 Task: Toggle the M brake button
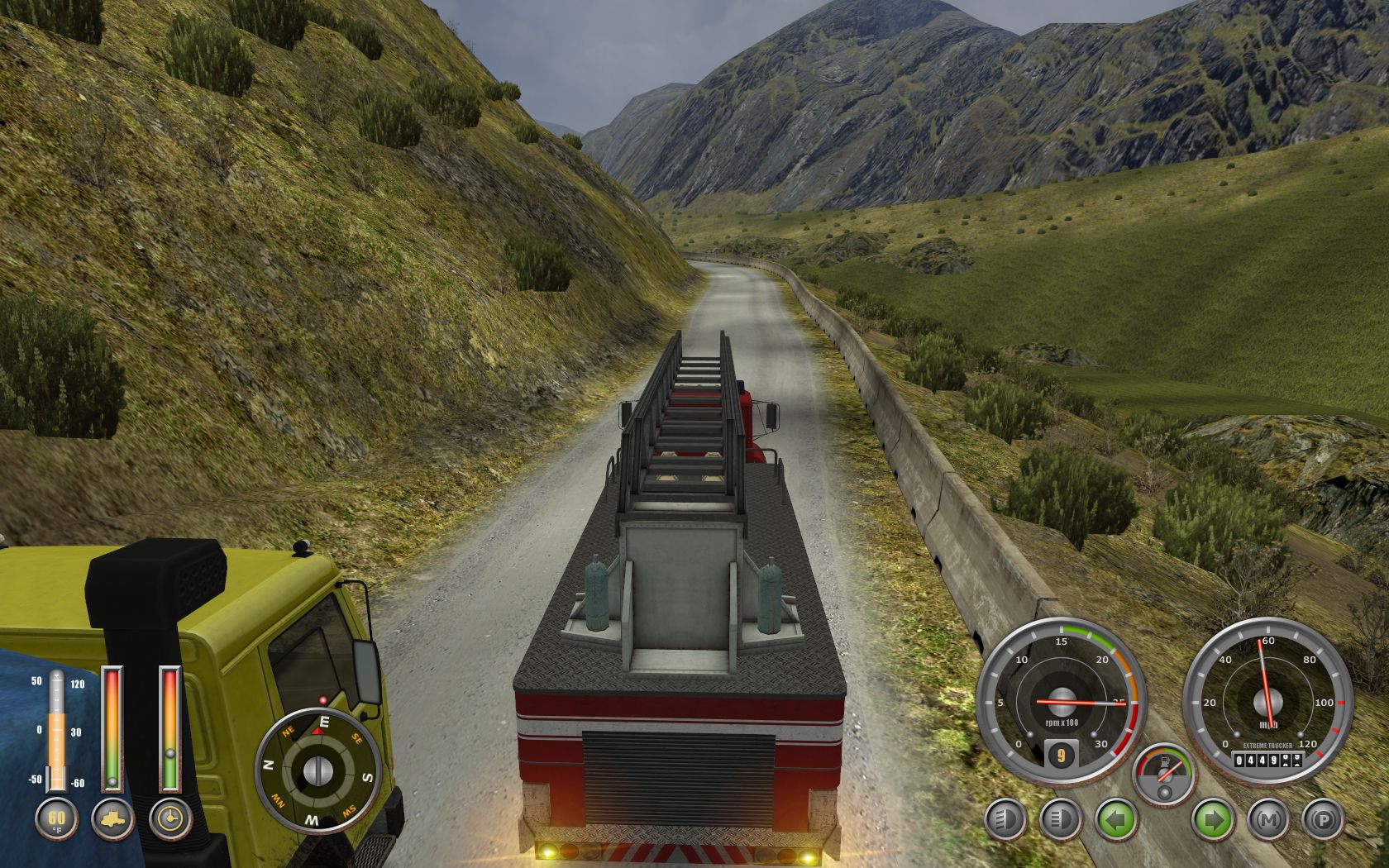coord(1267,821)
